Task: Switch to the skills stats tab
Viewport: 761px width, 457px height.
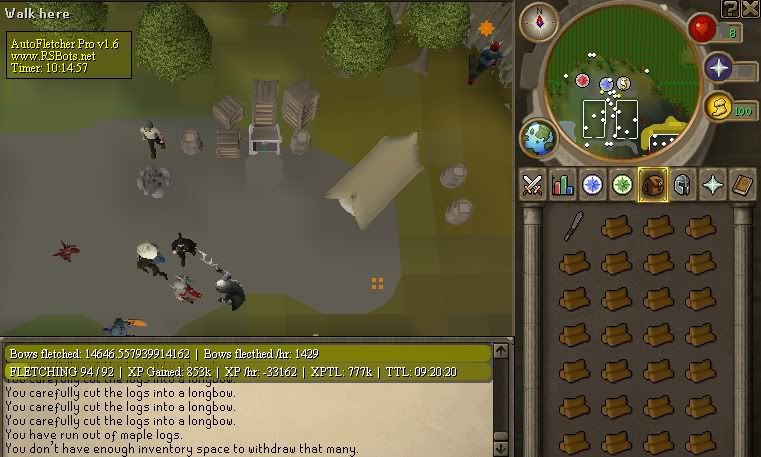Action: pyautogui.click(x=562, y=185)
